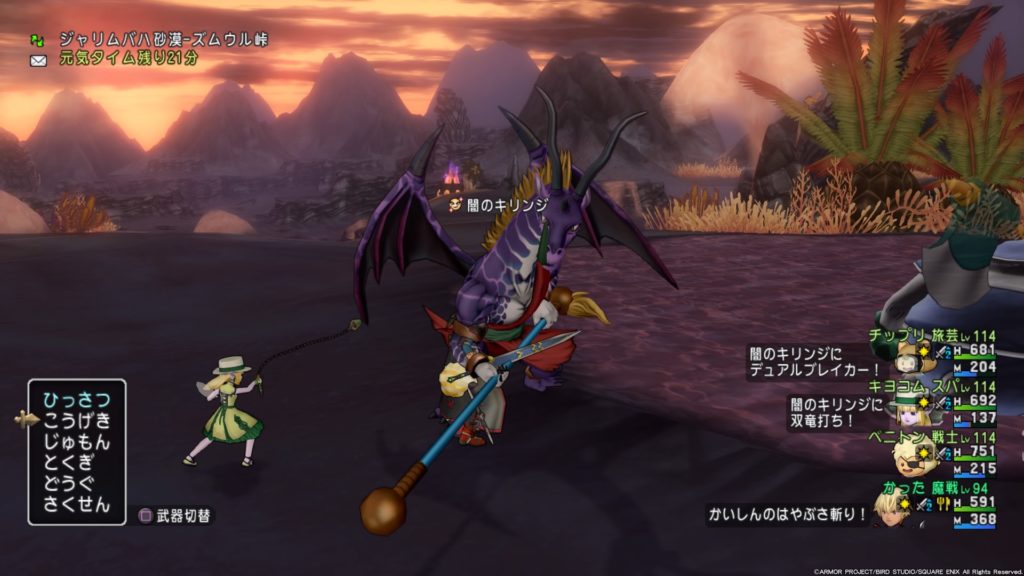The height and width of the screenshot is (576, 1024).
Task: Open the じゅもん spell list
Action: 76,442
